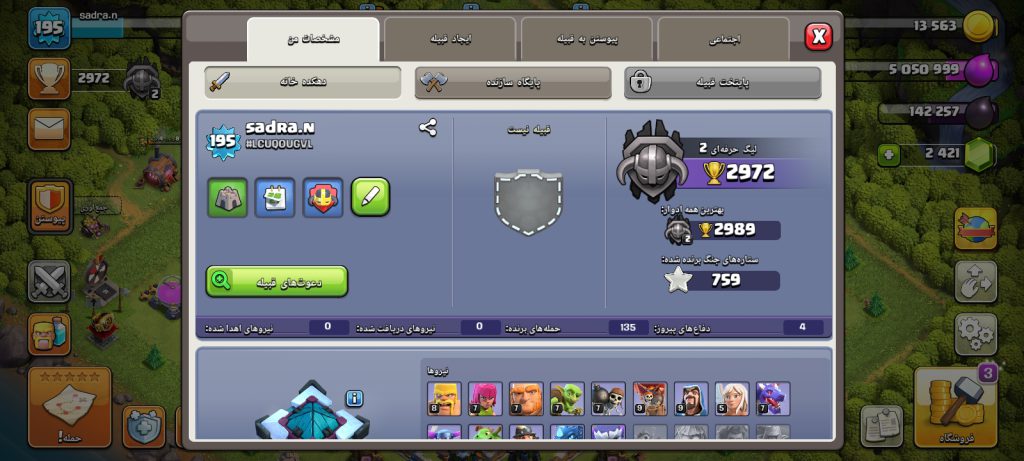Select the دهکده خانه home village view
This screenshot has width=1024, height=461.
click(303, 82)
